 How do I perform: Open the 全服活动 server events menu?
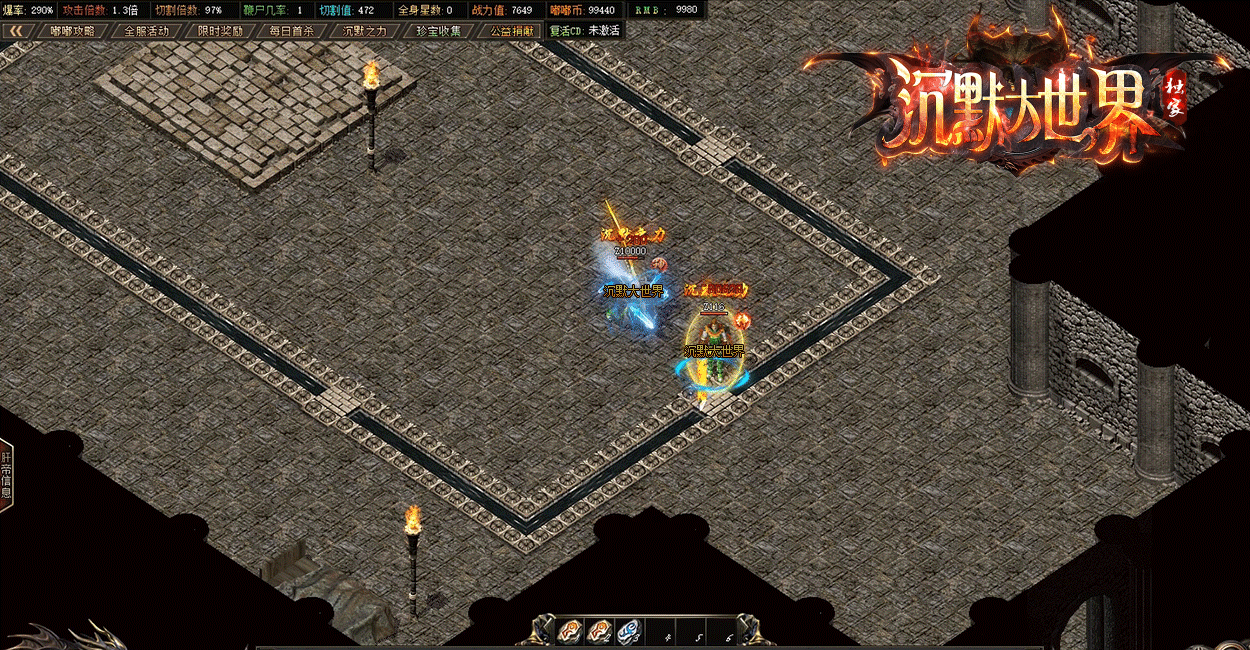tap(146, 30)
